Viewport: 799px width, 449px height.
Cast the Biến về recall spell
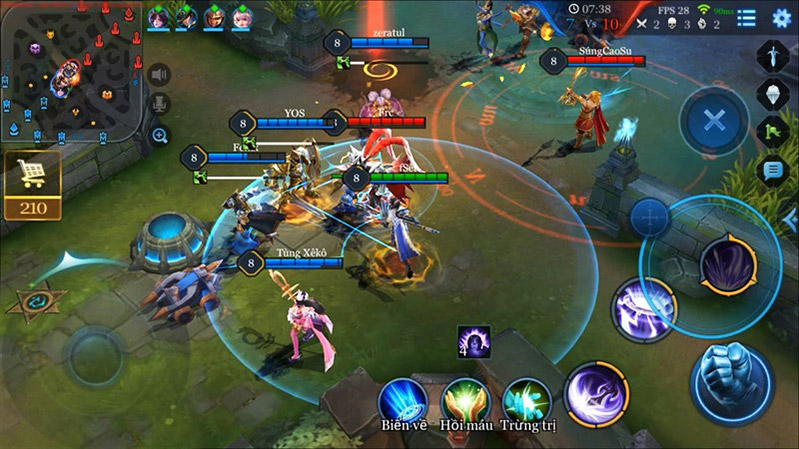pos(403,399)
